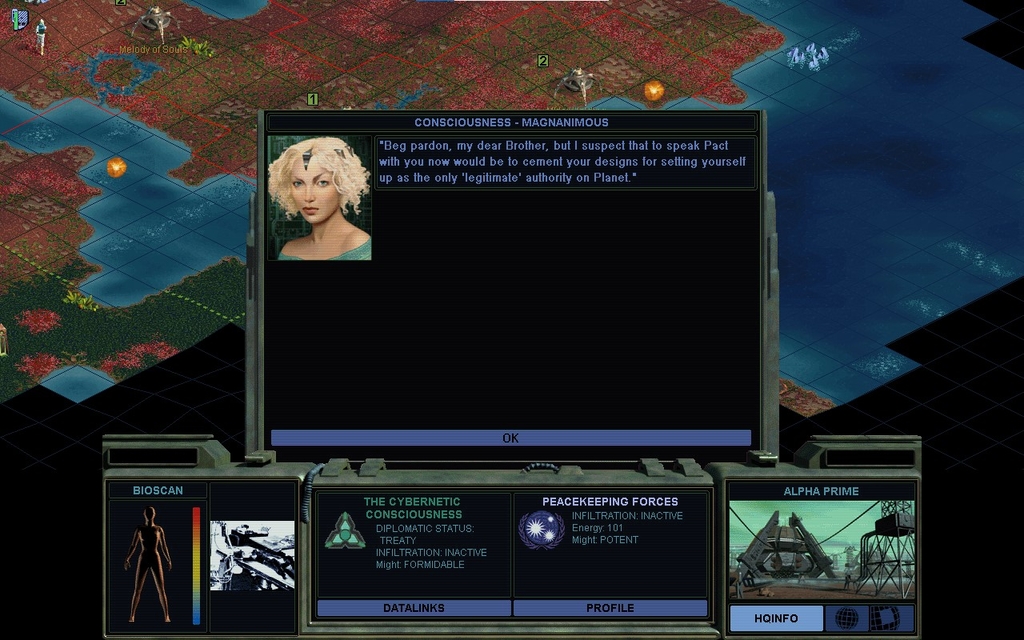Switch to the globe view tab
The width and height of the screenshot is (1024, 640).
click(x=846, y=618)
